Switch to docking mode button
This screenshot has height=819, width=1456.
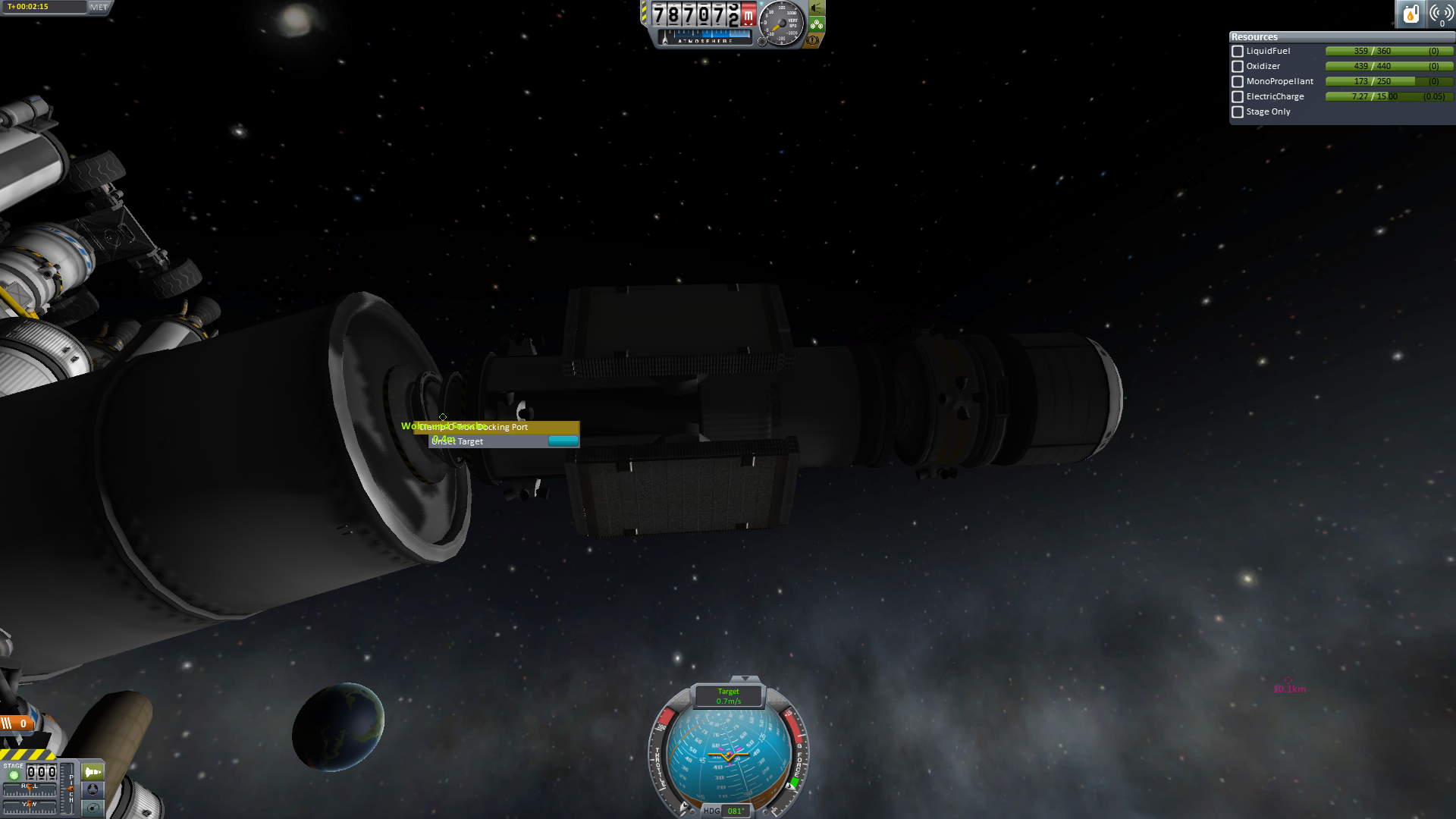tap(93, 789)
